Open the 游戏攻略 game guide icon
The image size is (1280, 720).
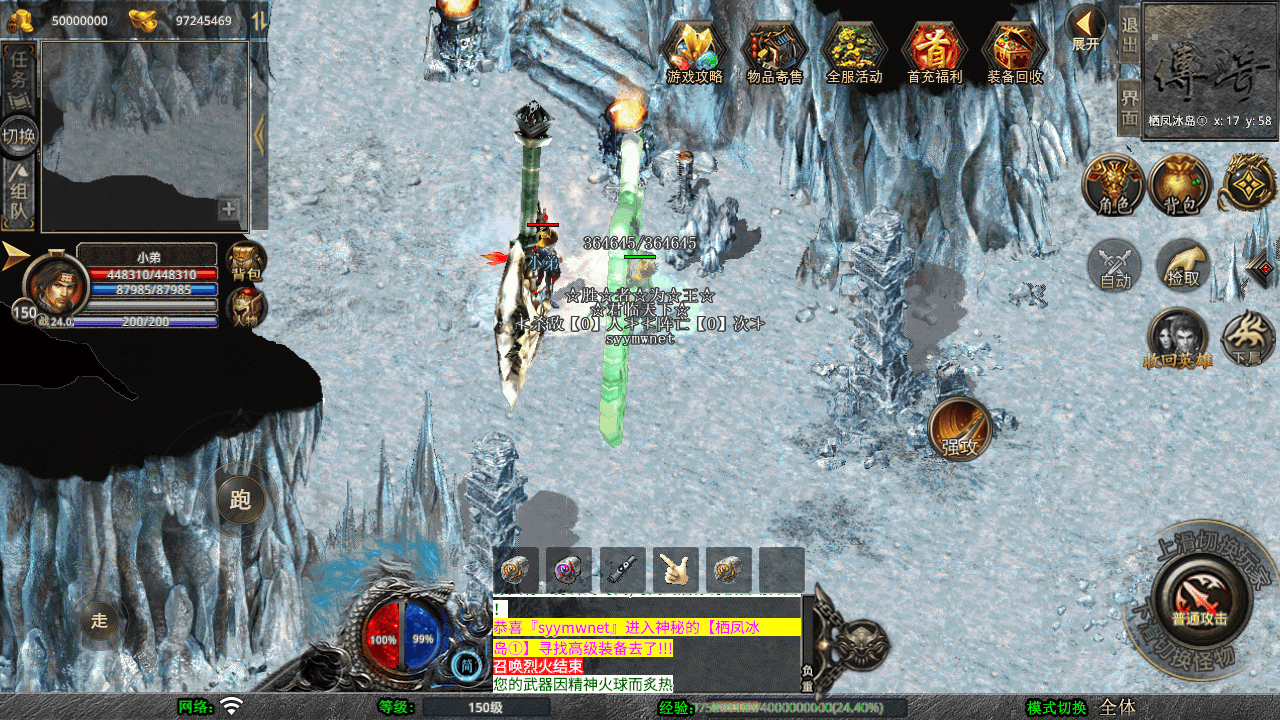tap(694, 52)
